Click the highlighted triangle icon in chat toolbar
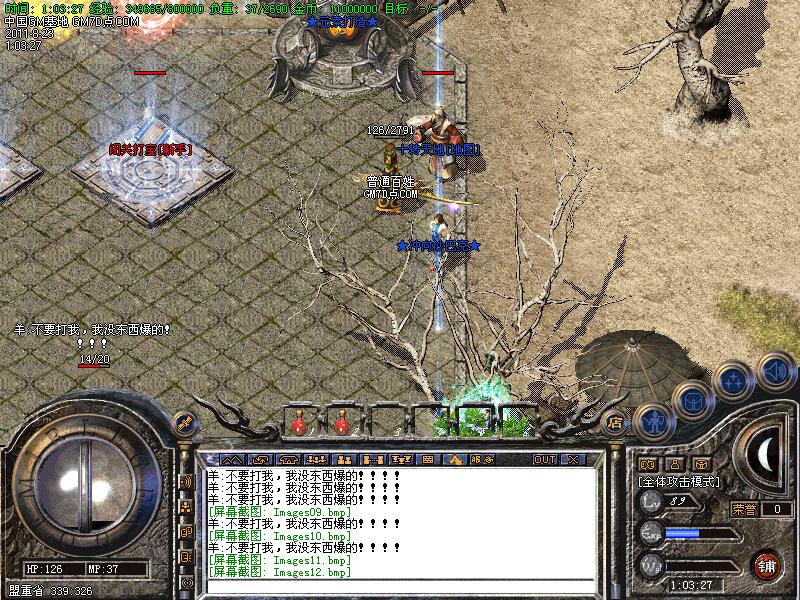The image size is (800, 600). (x=455, y=459)
